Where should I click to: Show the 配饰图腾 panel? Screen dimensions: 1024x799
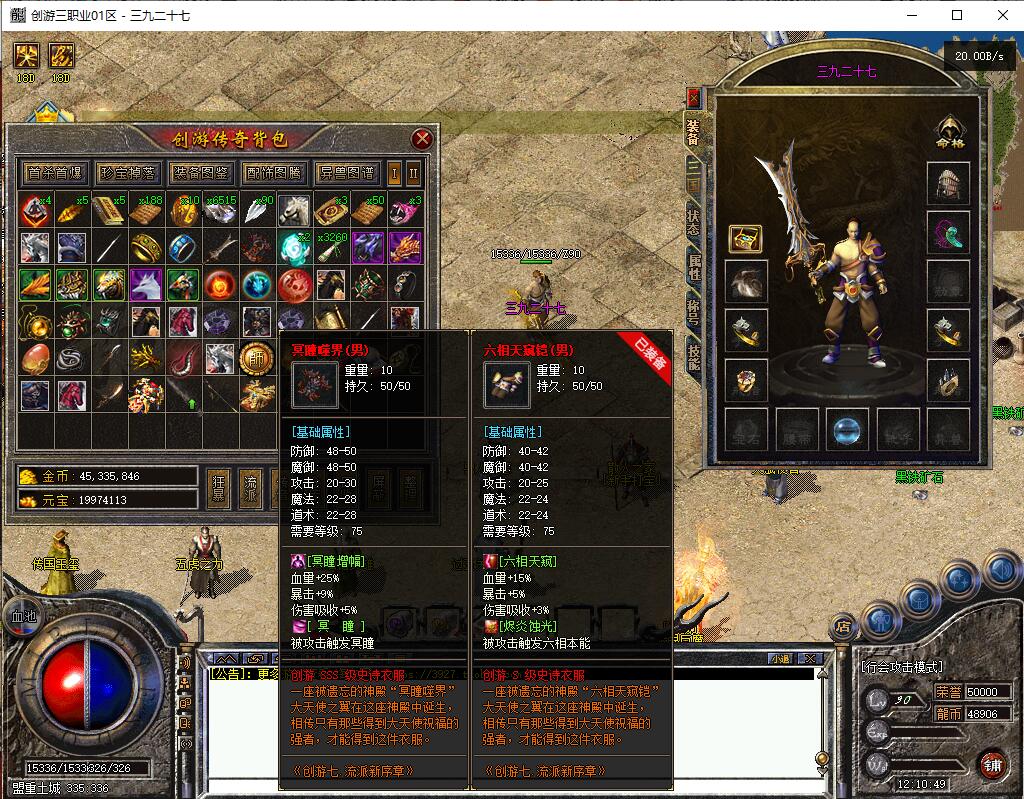pyautogui.click(x=273, y=173)
